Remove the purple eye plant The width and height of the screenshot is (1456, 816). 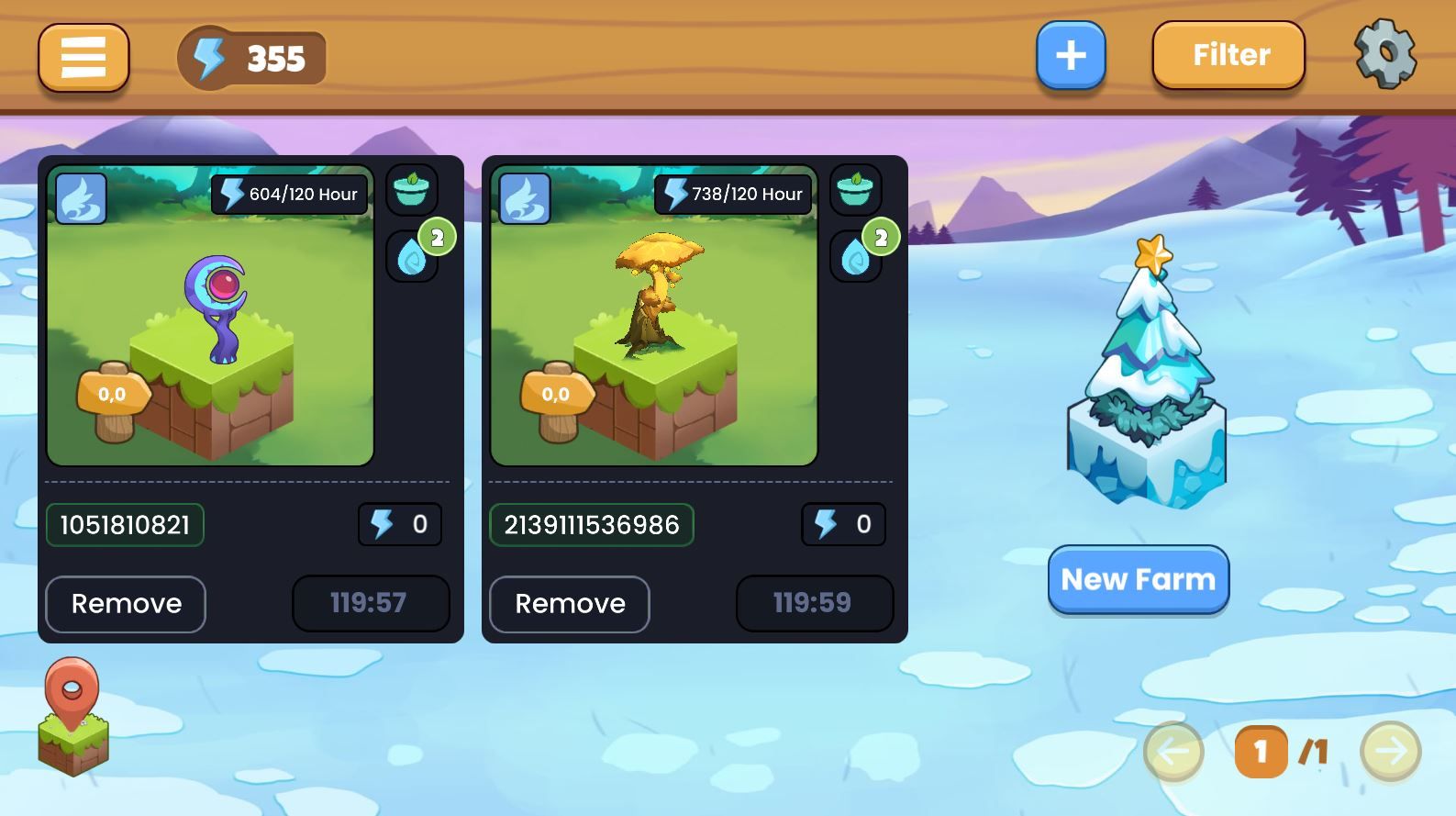[x=126, y=604]
